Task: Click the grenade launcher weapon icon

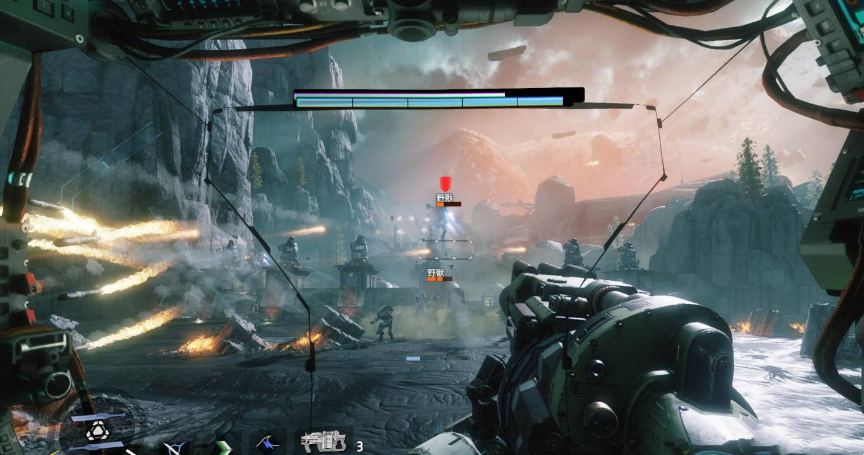Action: tap(325, 442)
